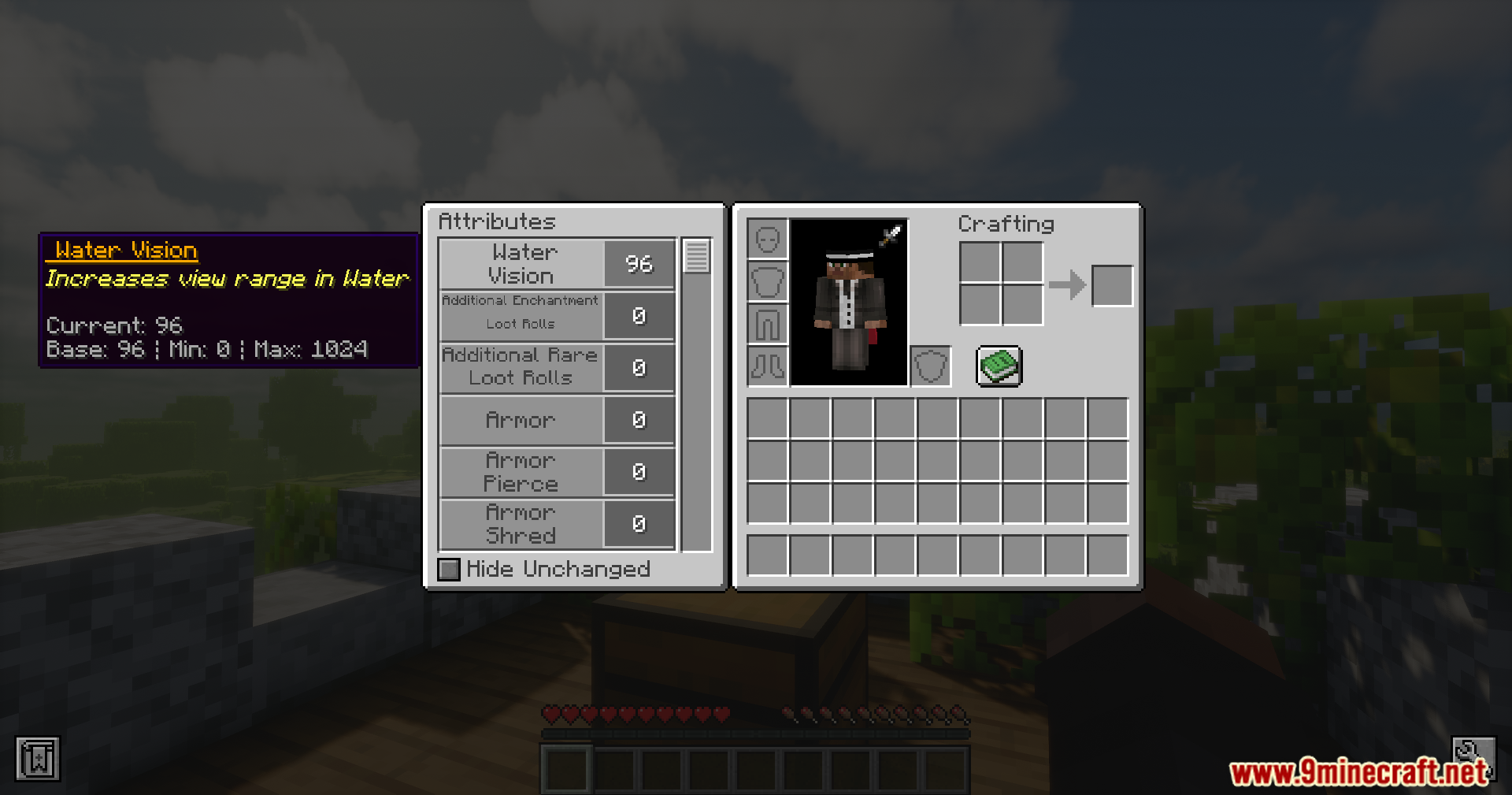
Task: Switch to the Crafting section
Action: tap(1006, 224)
